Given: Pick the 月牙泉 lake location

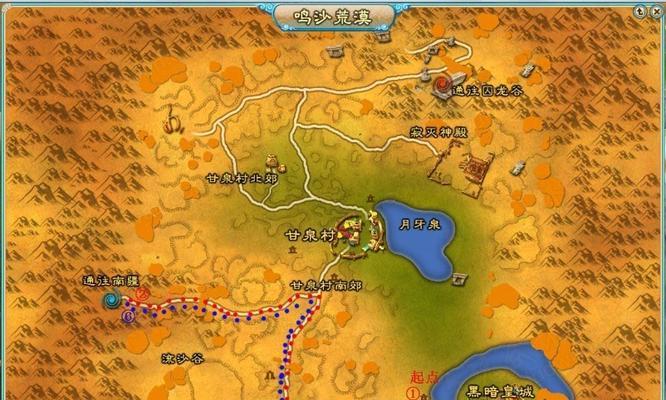Looking at the screenshot, I should click(416, 238).
